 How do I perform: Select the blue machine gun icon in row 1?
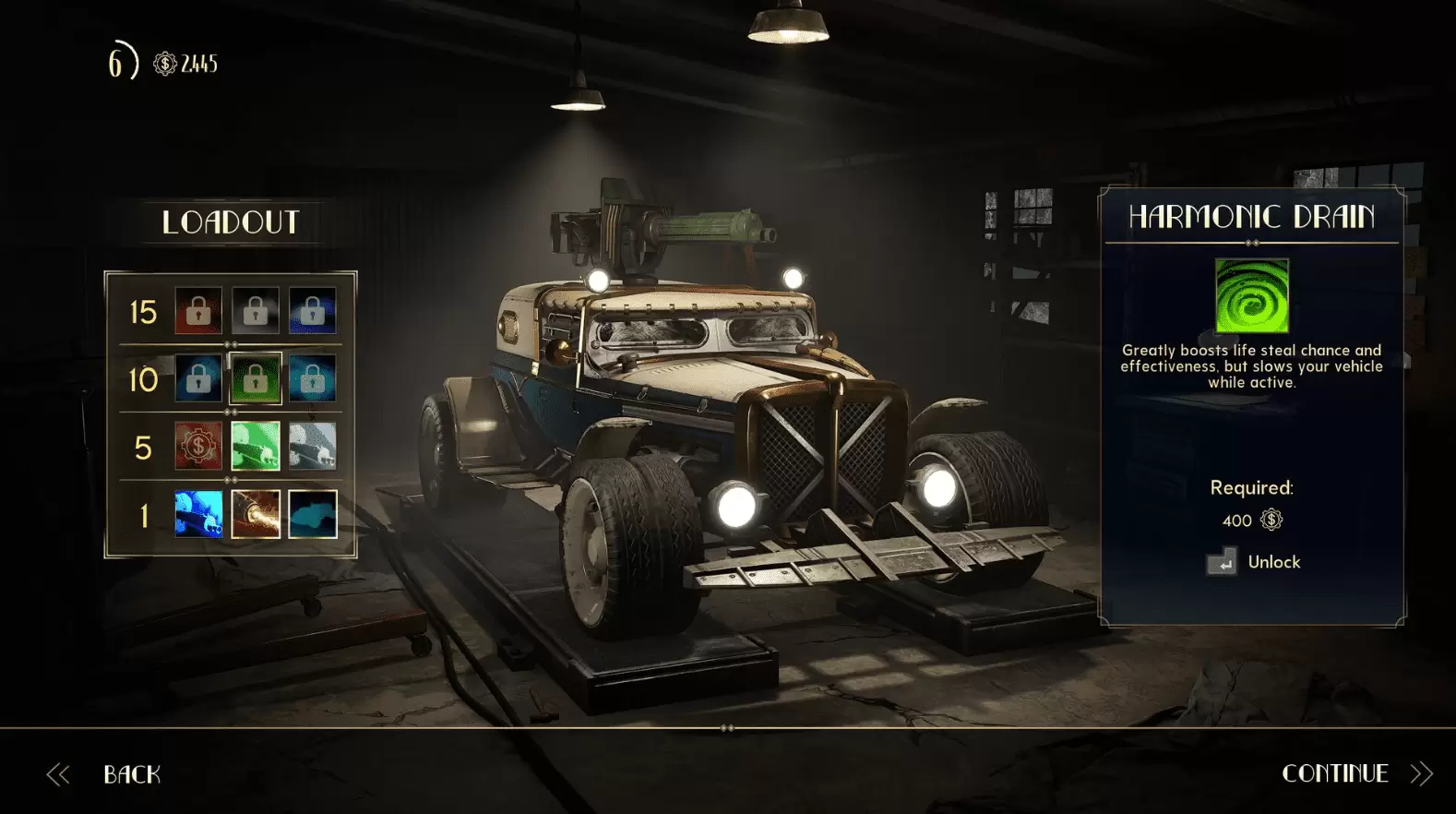click(x=197, y=513)
